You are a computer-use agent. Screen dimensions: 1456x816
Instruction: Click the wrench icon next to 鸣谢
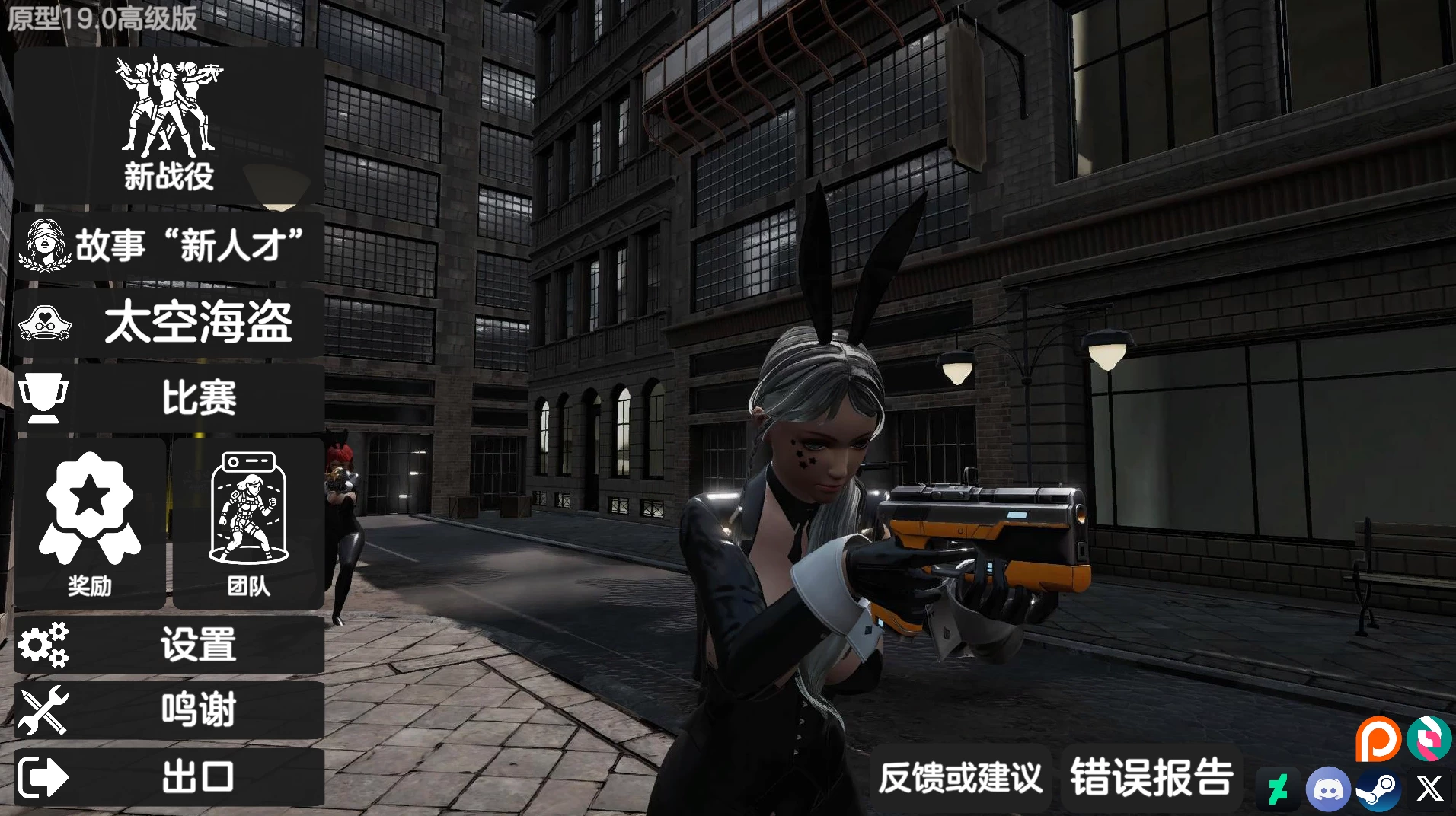click(x=43, y=709)
